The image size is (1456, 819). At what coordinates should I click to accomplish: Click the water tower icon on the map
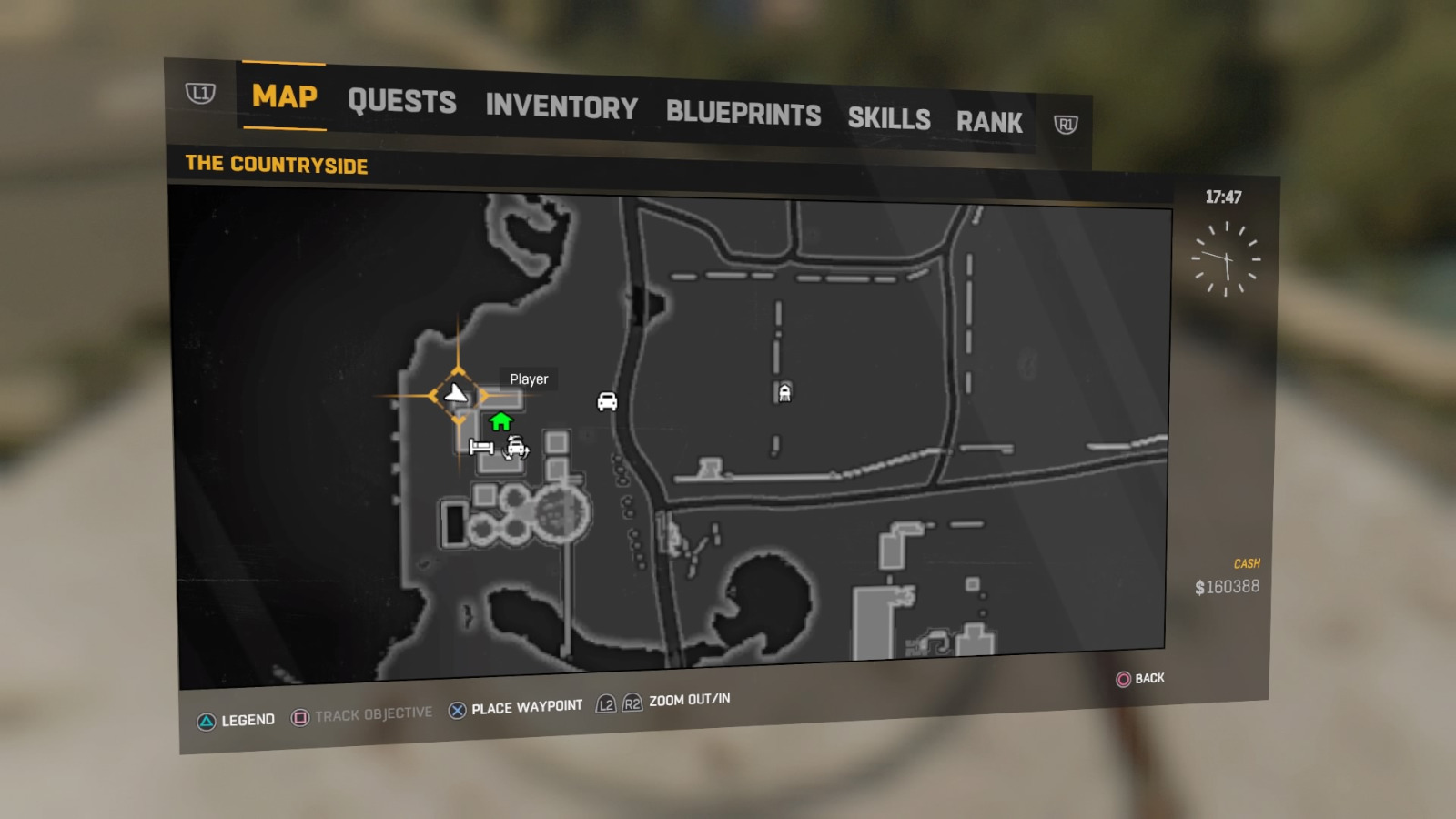click(784, 392)
